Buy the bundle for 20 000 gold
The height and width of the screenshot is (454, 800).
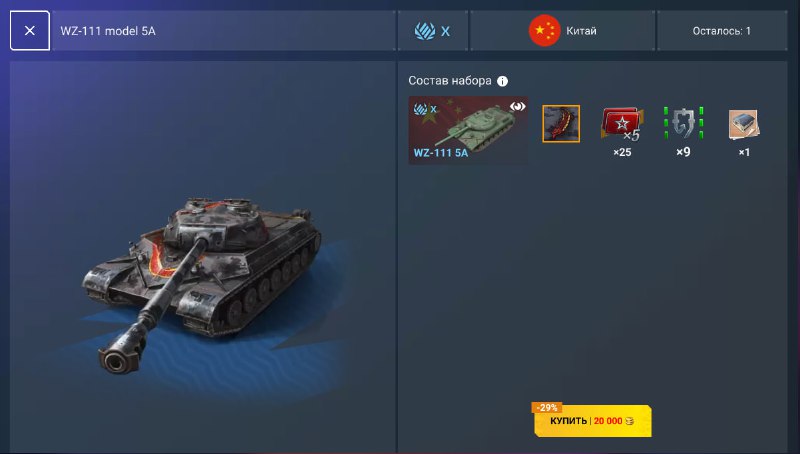(592, 422)
